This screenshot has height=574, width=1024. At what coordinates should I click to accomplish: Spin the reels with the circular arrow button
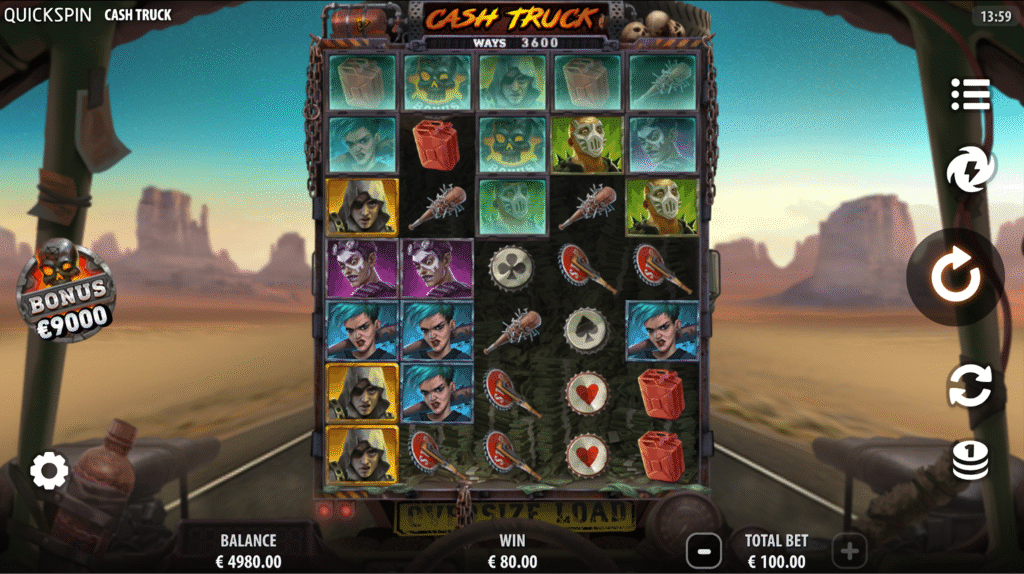(956, 278)
